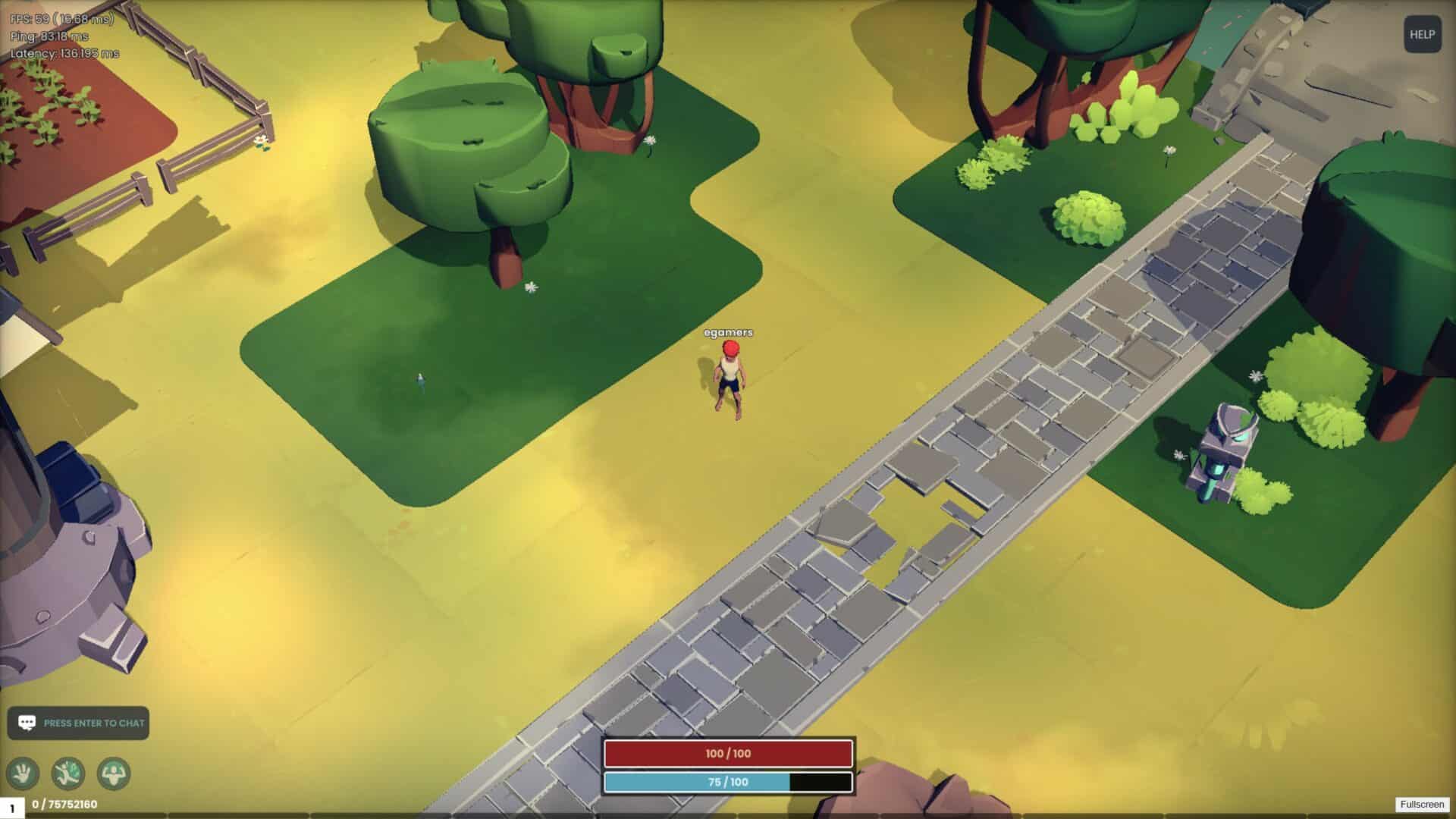This screenshot has width=1456, height=819.
Task: Click the egamers name label
Action: click(x=730, y=332)
